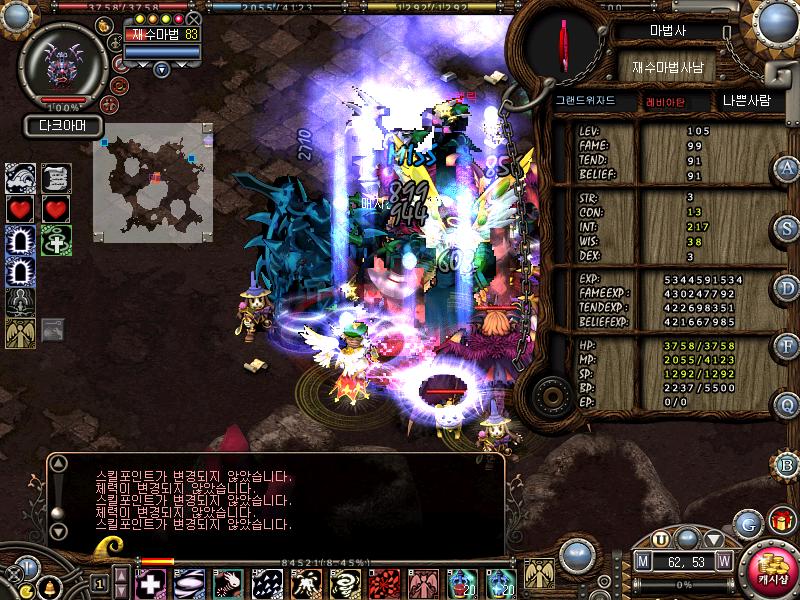Click the W button beside coordinates
Viewport: 800px width, 600px height.
click(x=723, y=561)
